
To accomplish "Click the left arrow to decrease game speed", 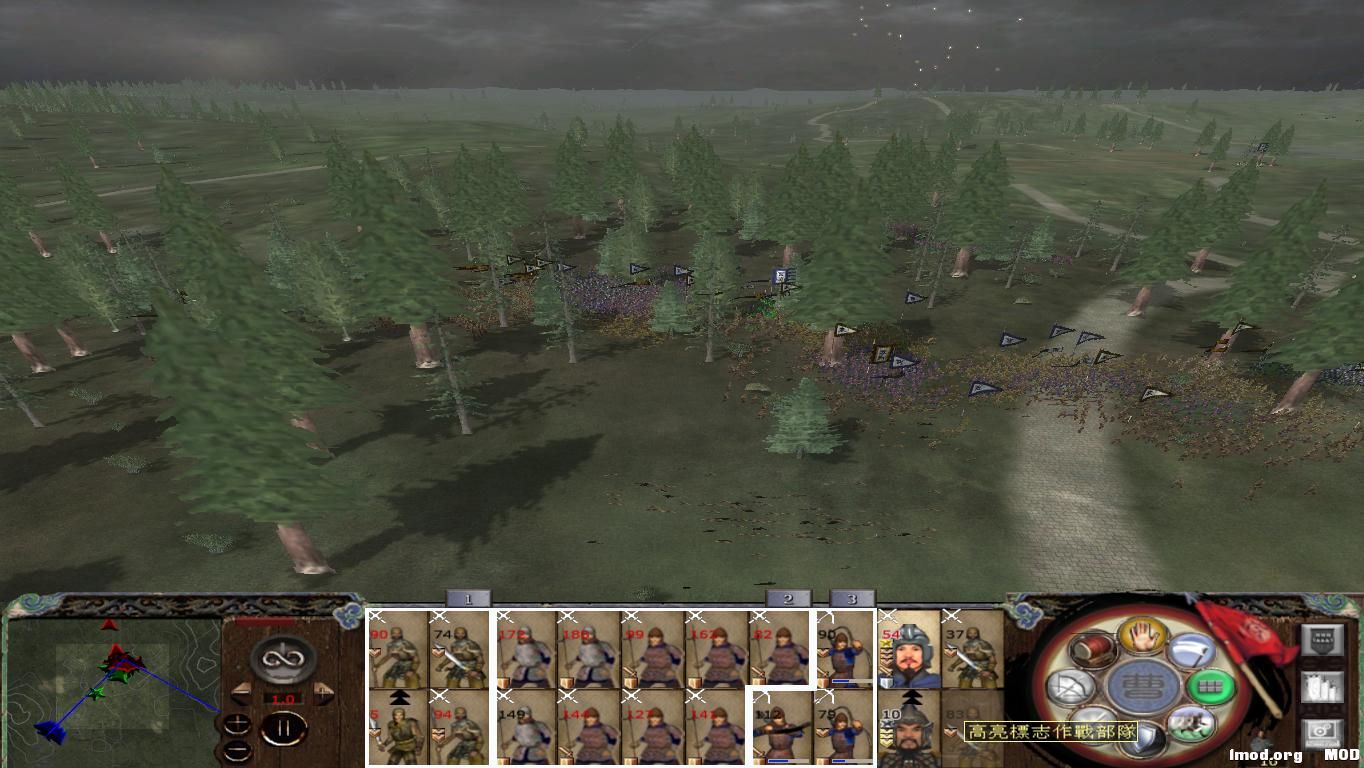I will point(242,692).
